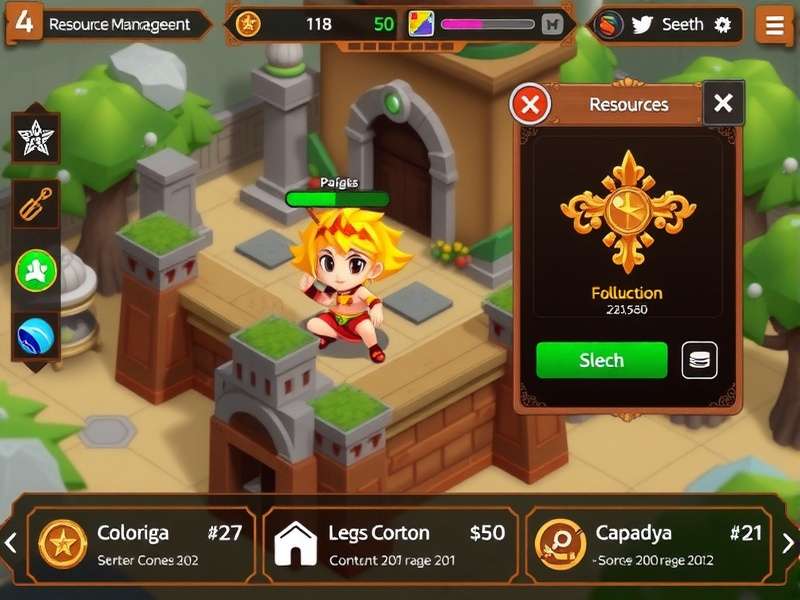Open the hamburger menu button
The width and height of the screenshot is (800, 600).
pyautogui.click(x=773, y=26)
